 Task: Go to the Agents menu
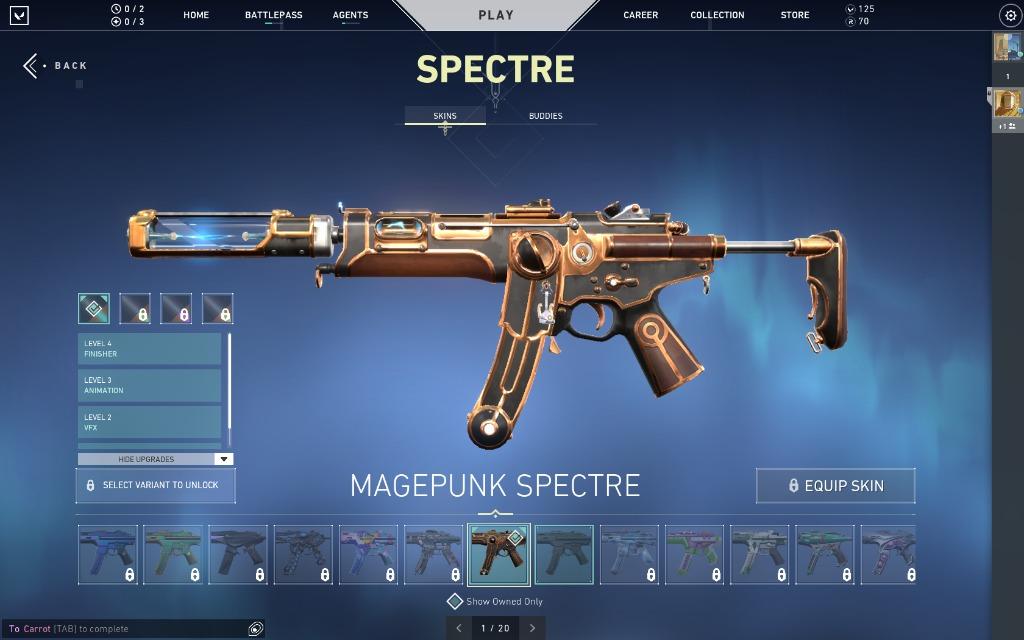coord(350,15)
